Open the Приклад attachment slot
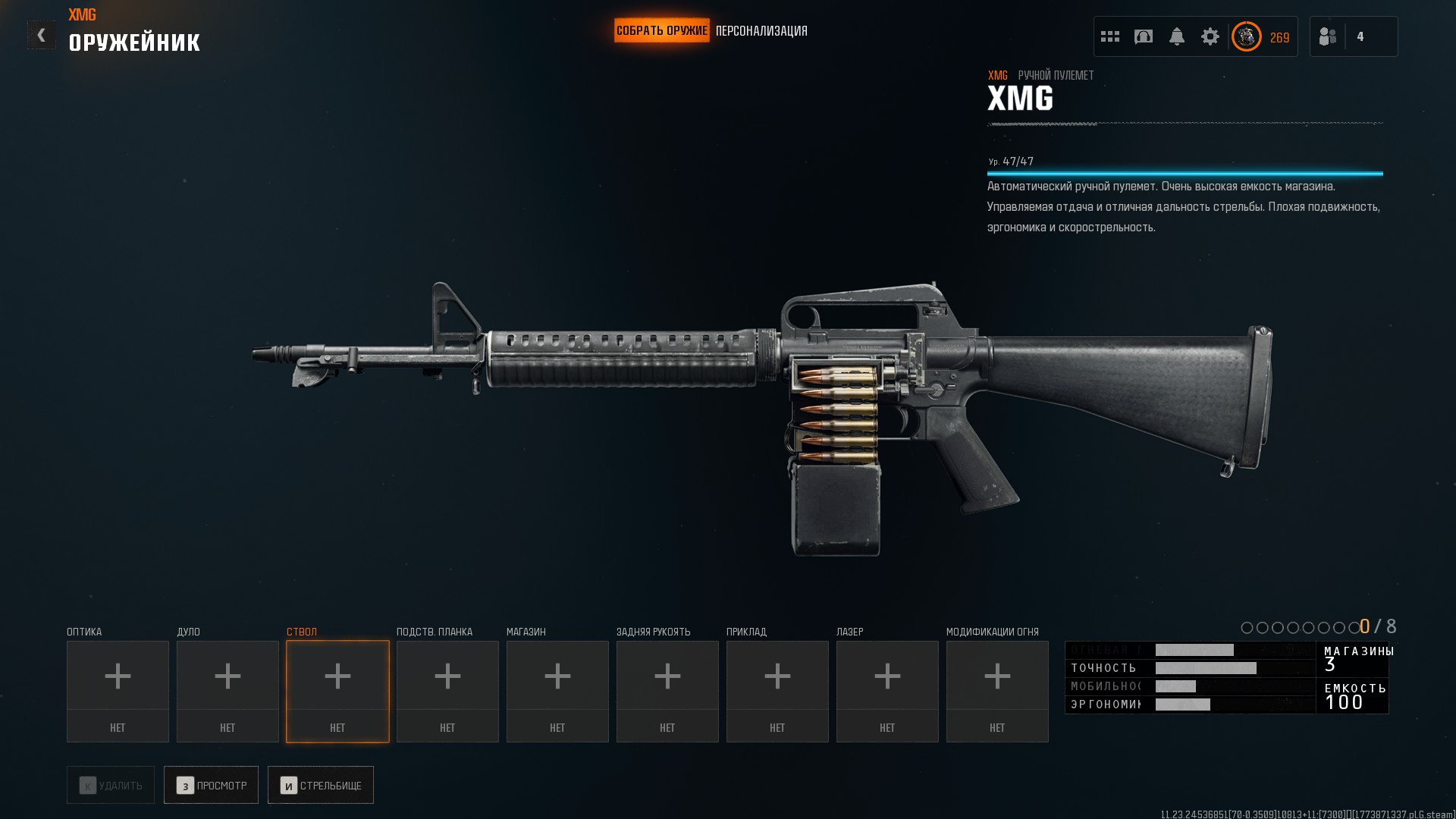1456x819 pixels. [777, 691]
